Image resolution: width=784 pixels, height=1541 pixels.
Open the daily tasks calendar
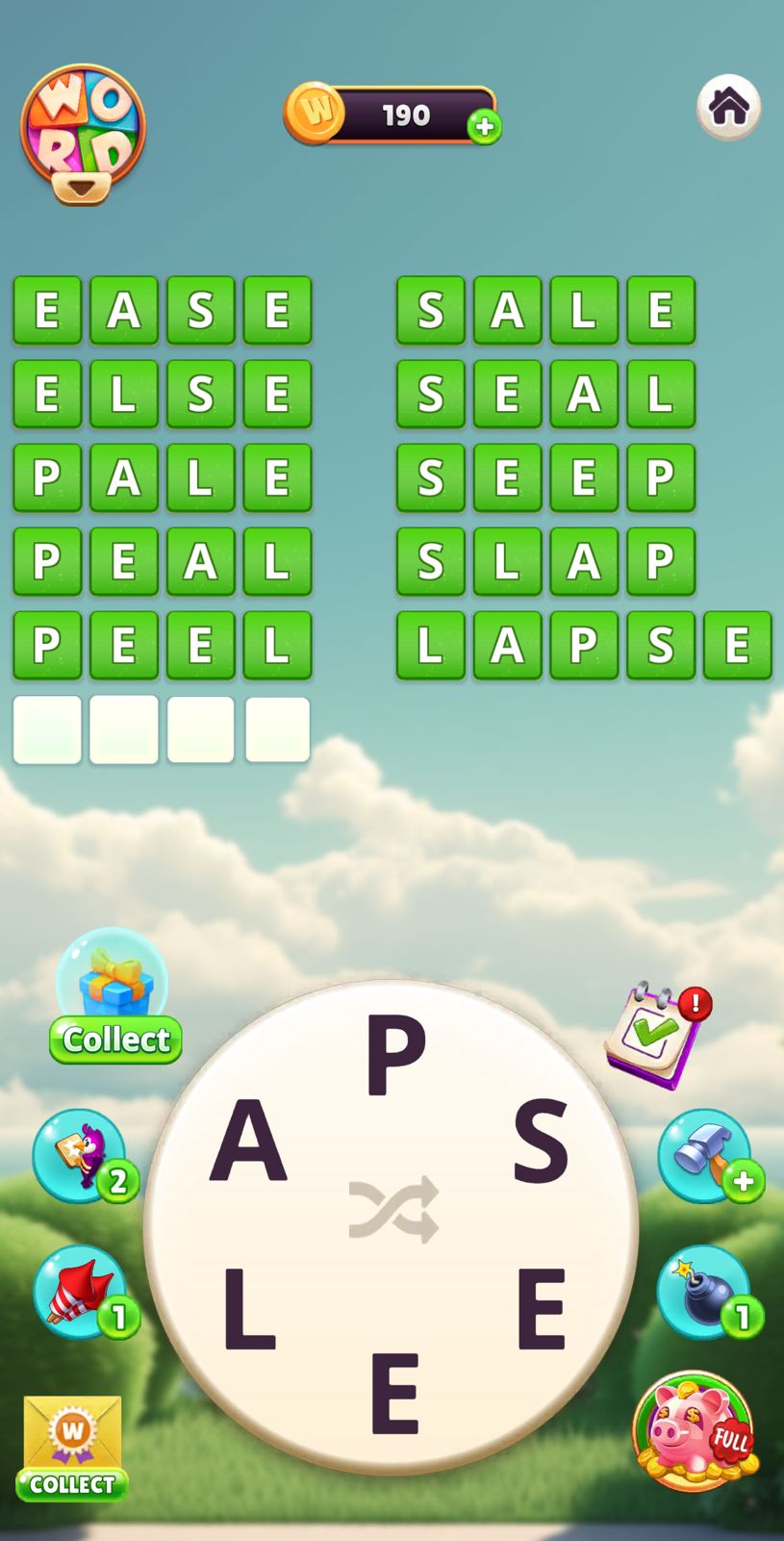652,1035
